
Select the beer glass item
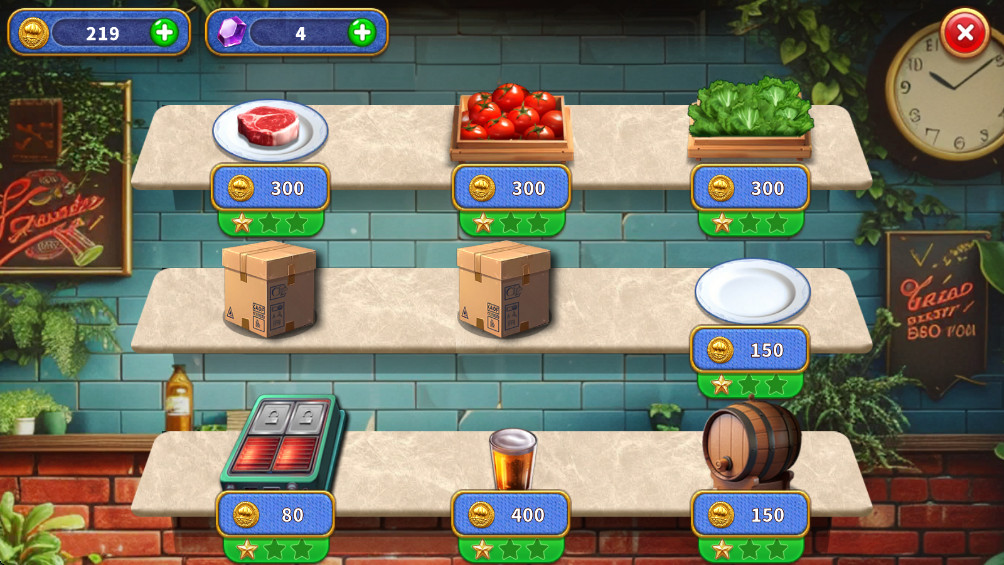[513, 458]
